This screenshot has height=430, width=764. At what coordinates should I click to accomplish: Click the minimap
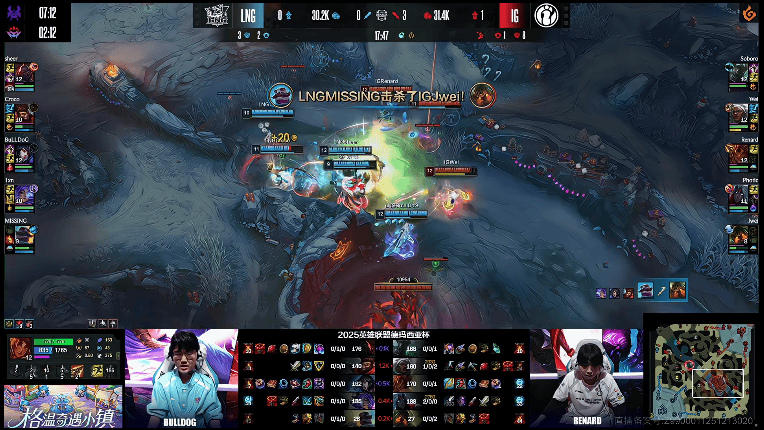point(705,374)
